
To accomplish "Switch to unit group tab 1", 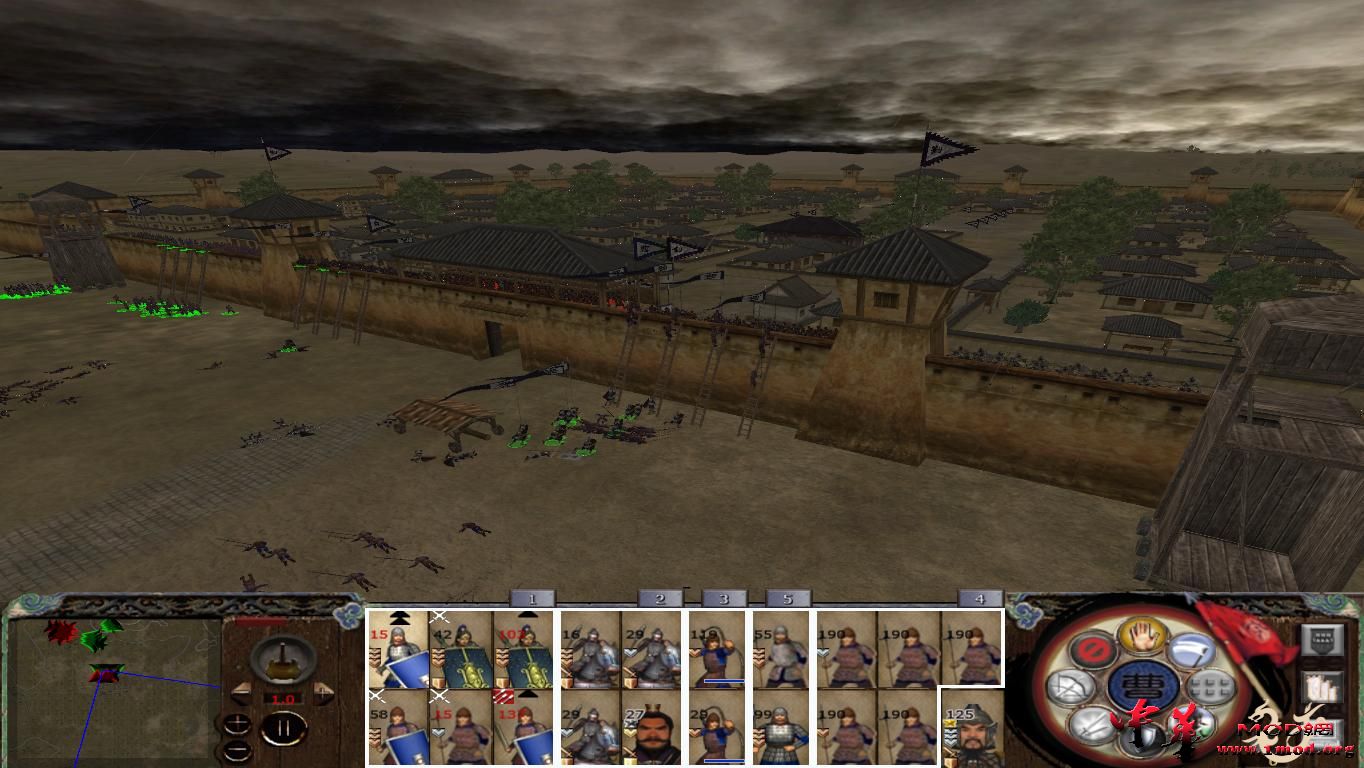I will [532, 600].
